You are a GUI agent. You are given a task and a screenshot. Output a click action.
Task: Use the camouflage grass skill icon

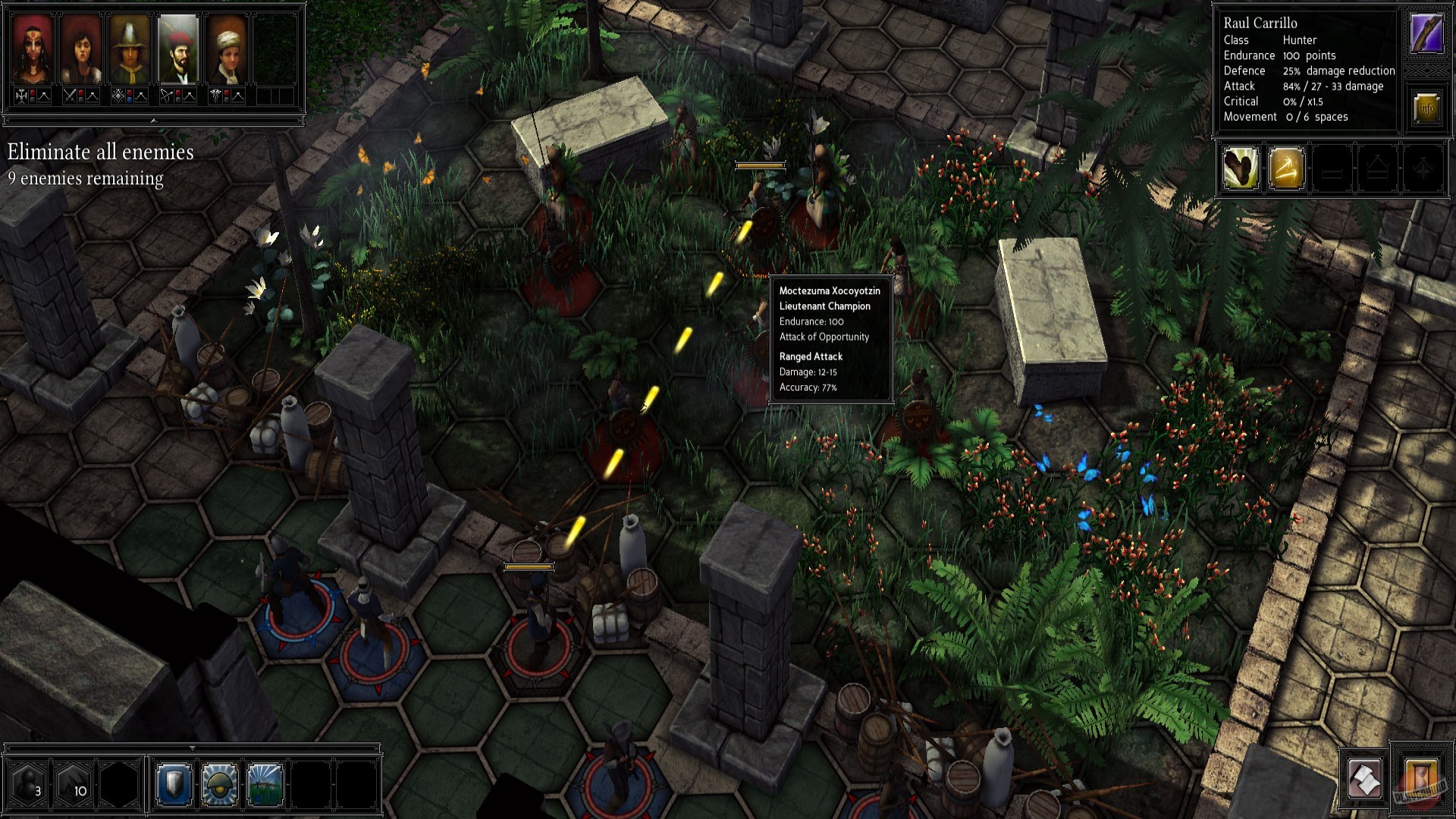(x=262, y=784)
